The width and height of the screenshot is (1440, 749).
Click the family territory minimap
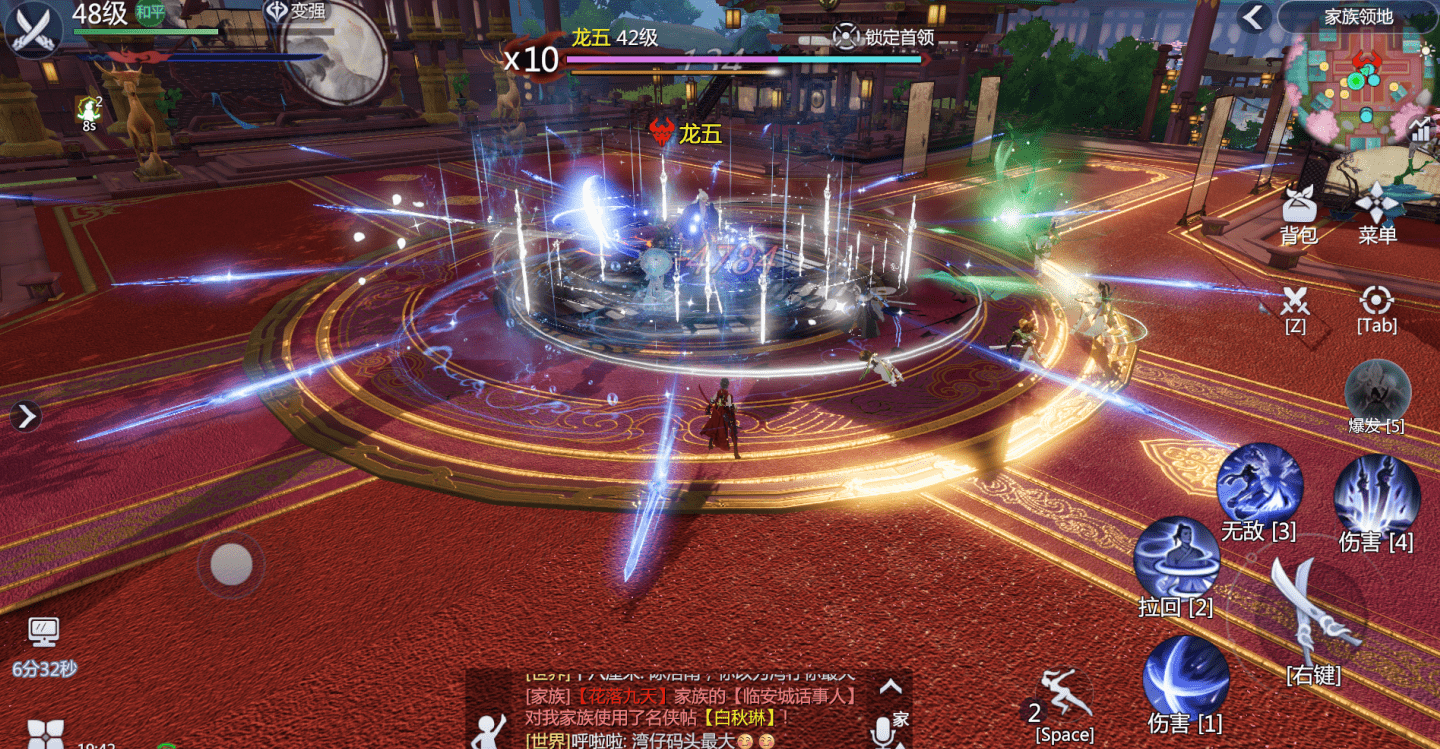1360,85
